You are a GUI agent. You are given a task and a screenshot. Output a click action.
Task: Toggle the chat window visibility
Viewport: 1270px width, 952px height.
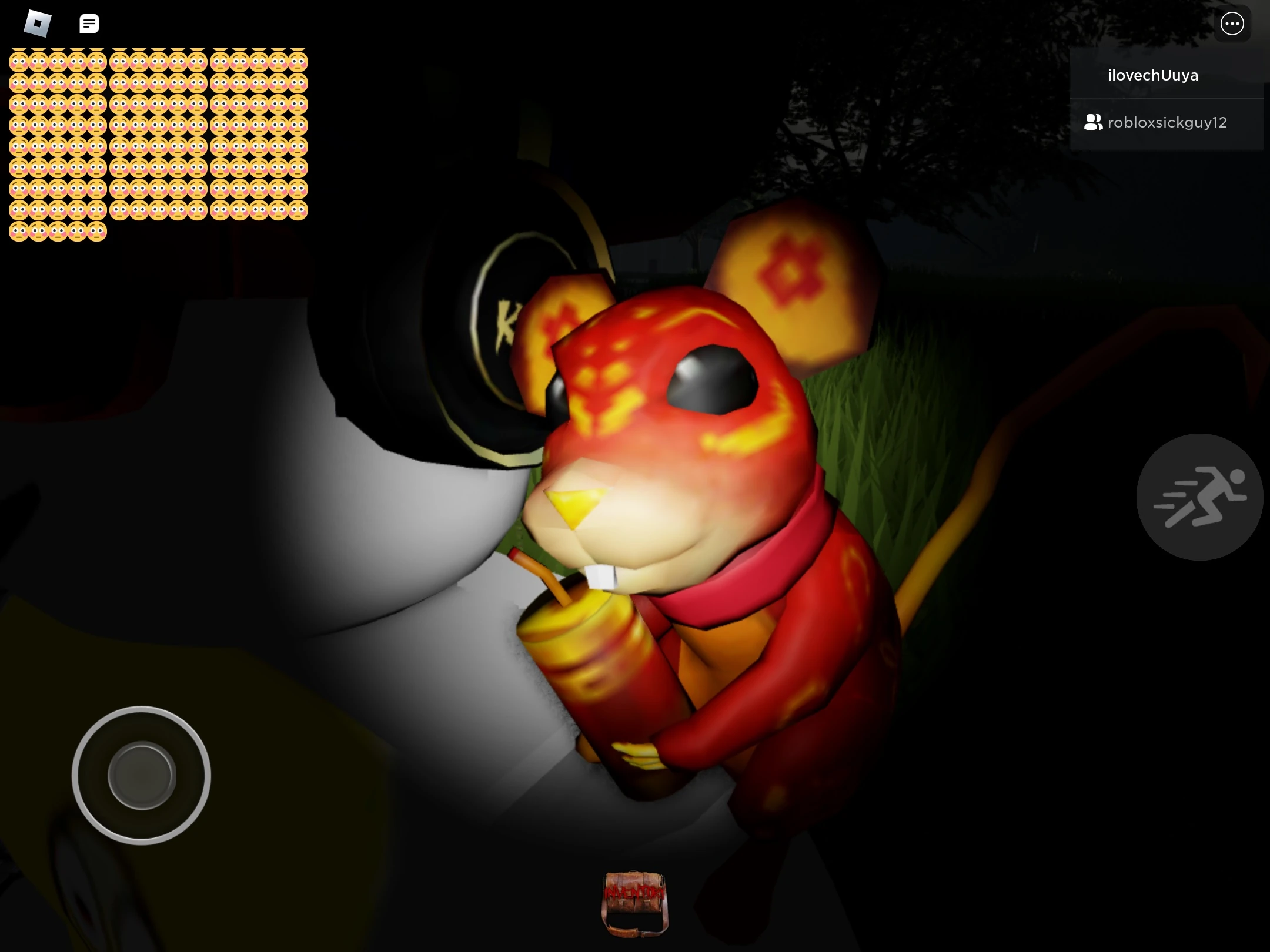pos(89,24)
